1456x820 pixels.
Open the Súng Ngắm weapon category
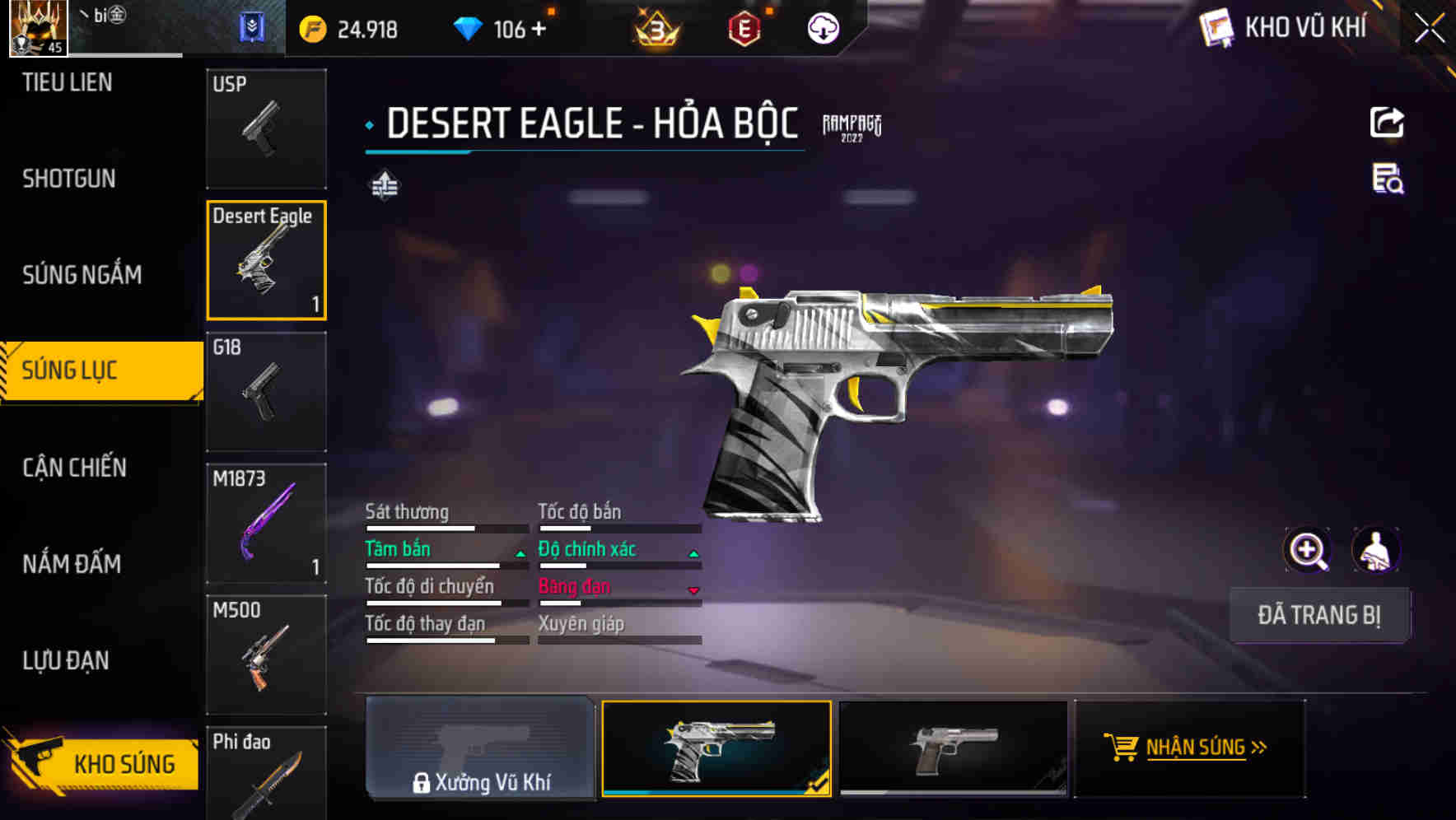[x=82, y=274]
